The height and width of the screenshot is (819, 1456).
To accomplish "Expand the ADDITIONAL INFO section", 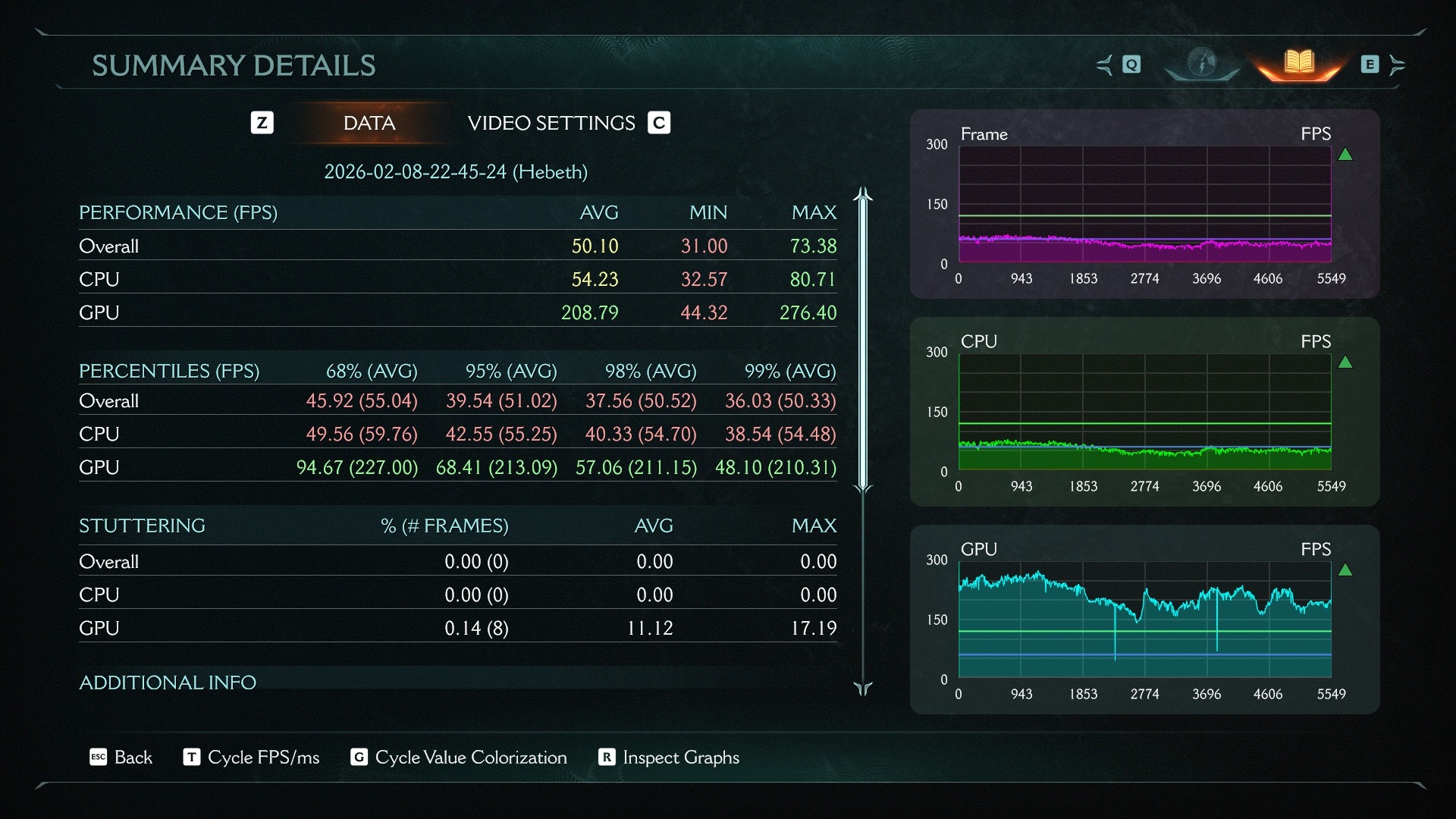I will [x=168, y=682].
